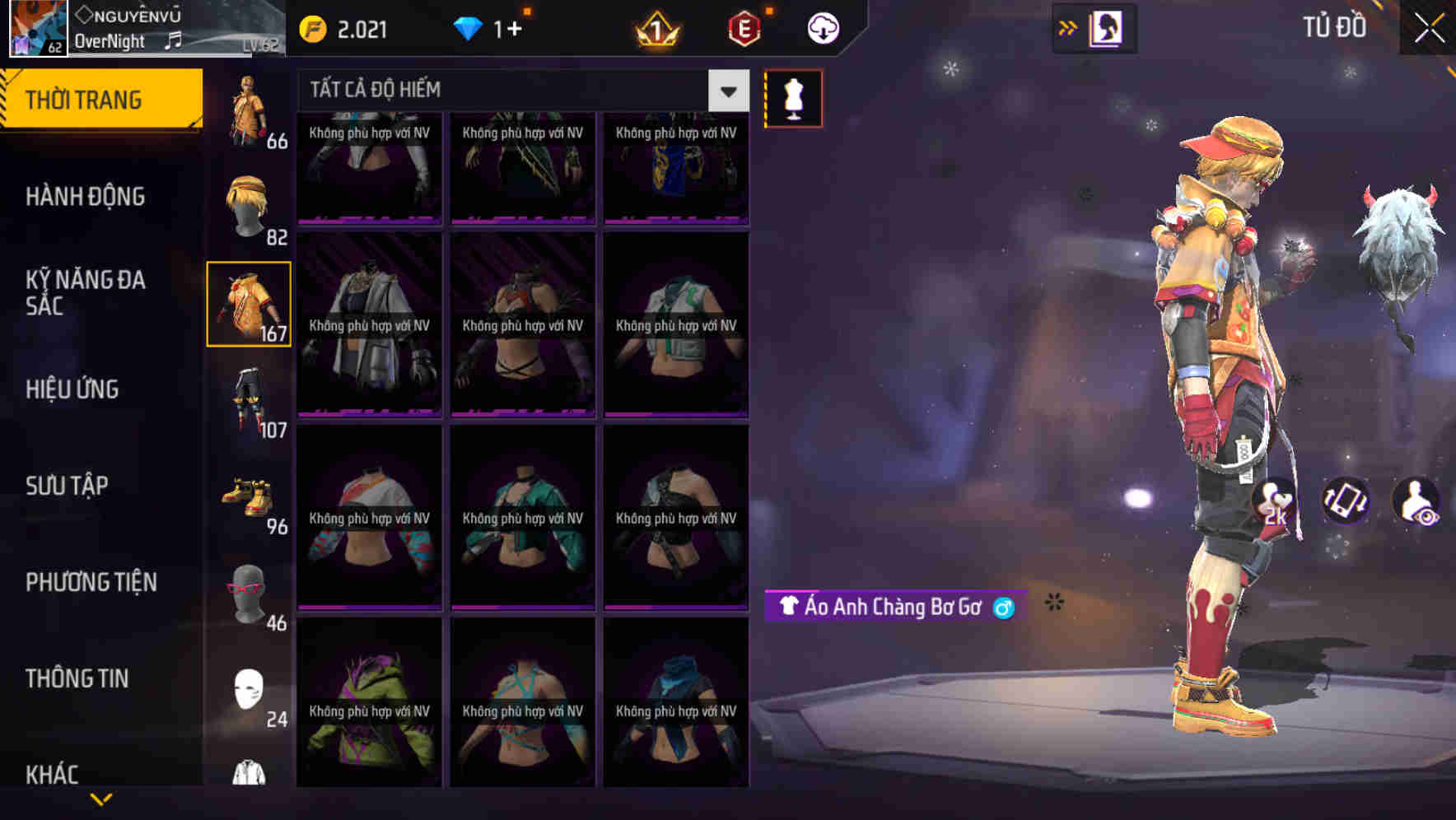Expand the sidebar with the bottom chevron
The image size is (1456, 820).
(x=101, y=797)
